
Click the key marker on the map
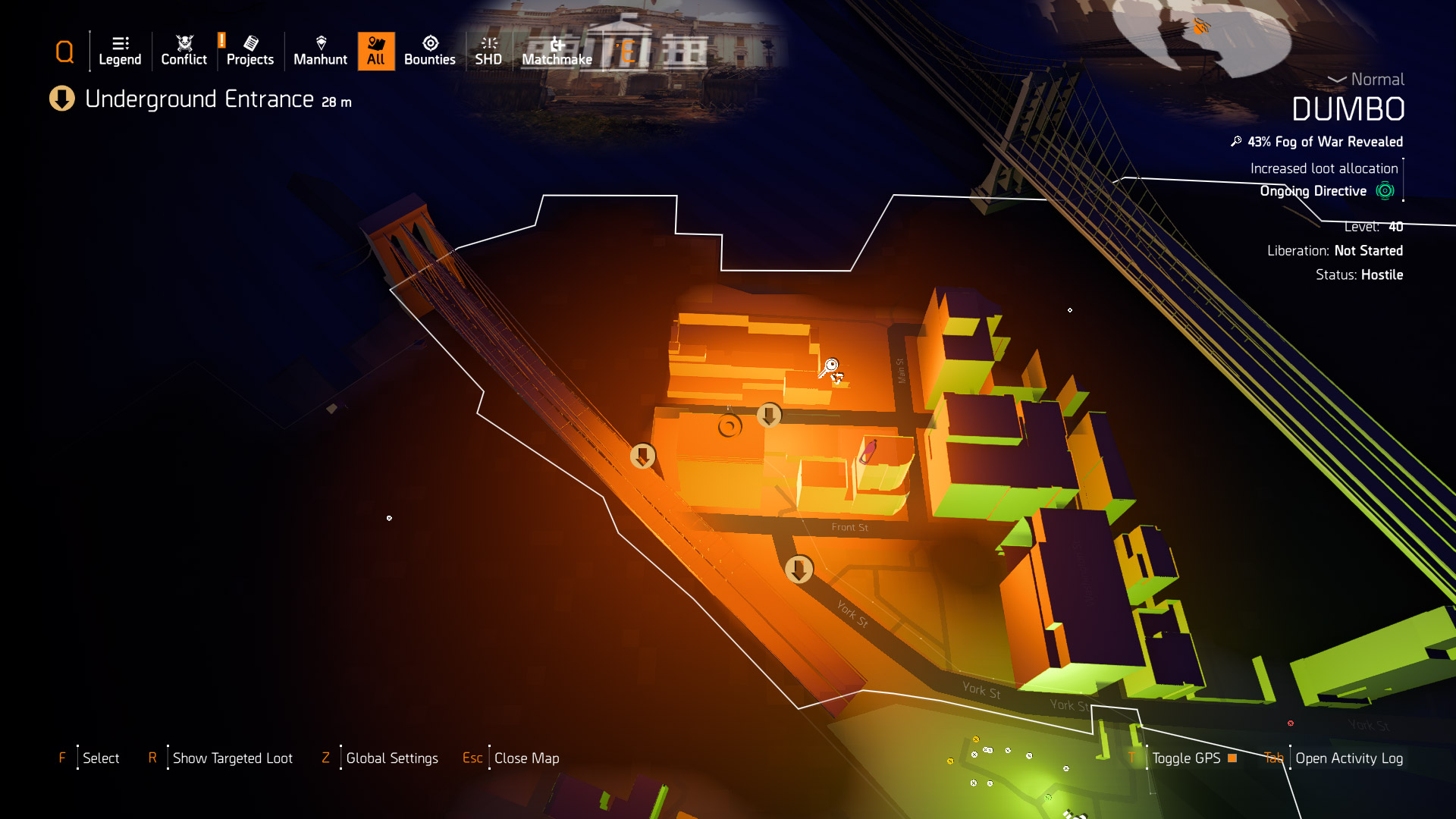[x=830, y=368]
